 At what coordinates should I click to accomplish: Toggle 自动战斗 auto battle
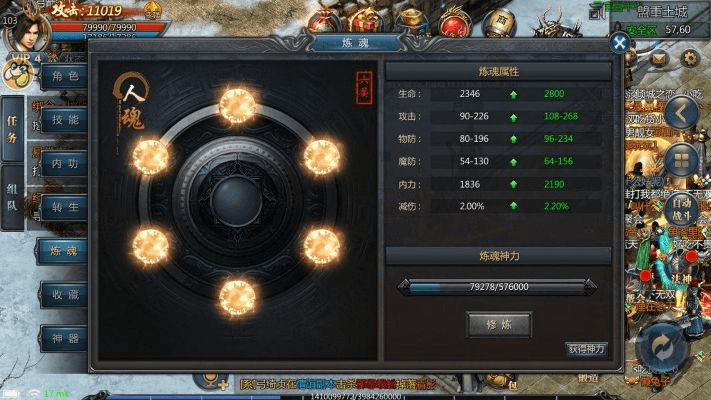(682, 208)
